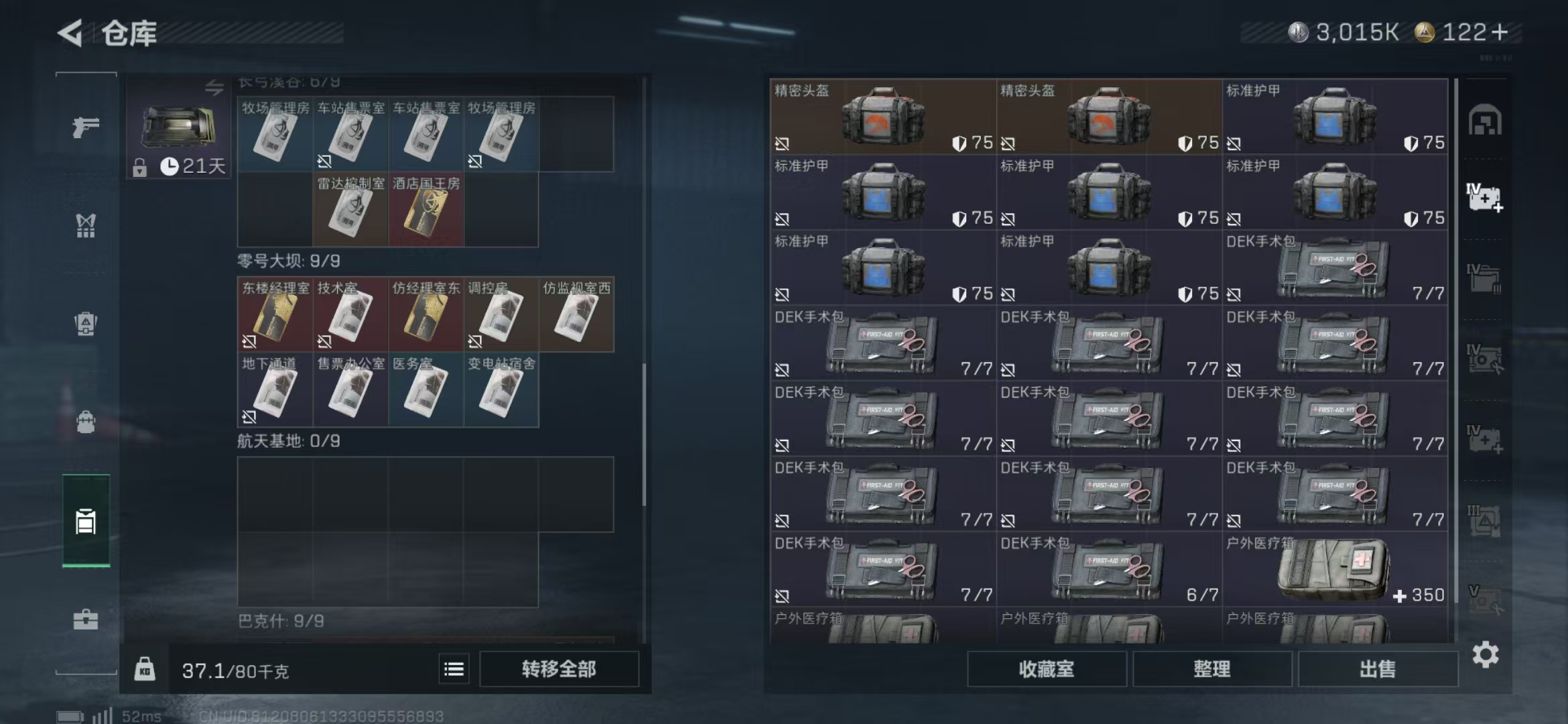The width and height of the screenshot is (1568, 724).
Task: Select the 户外医疗箱 showing 350
Action: pyautogui.click(x=1335, y=570)
